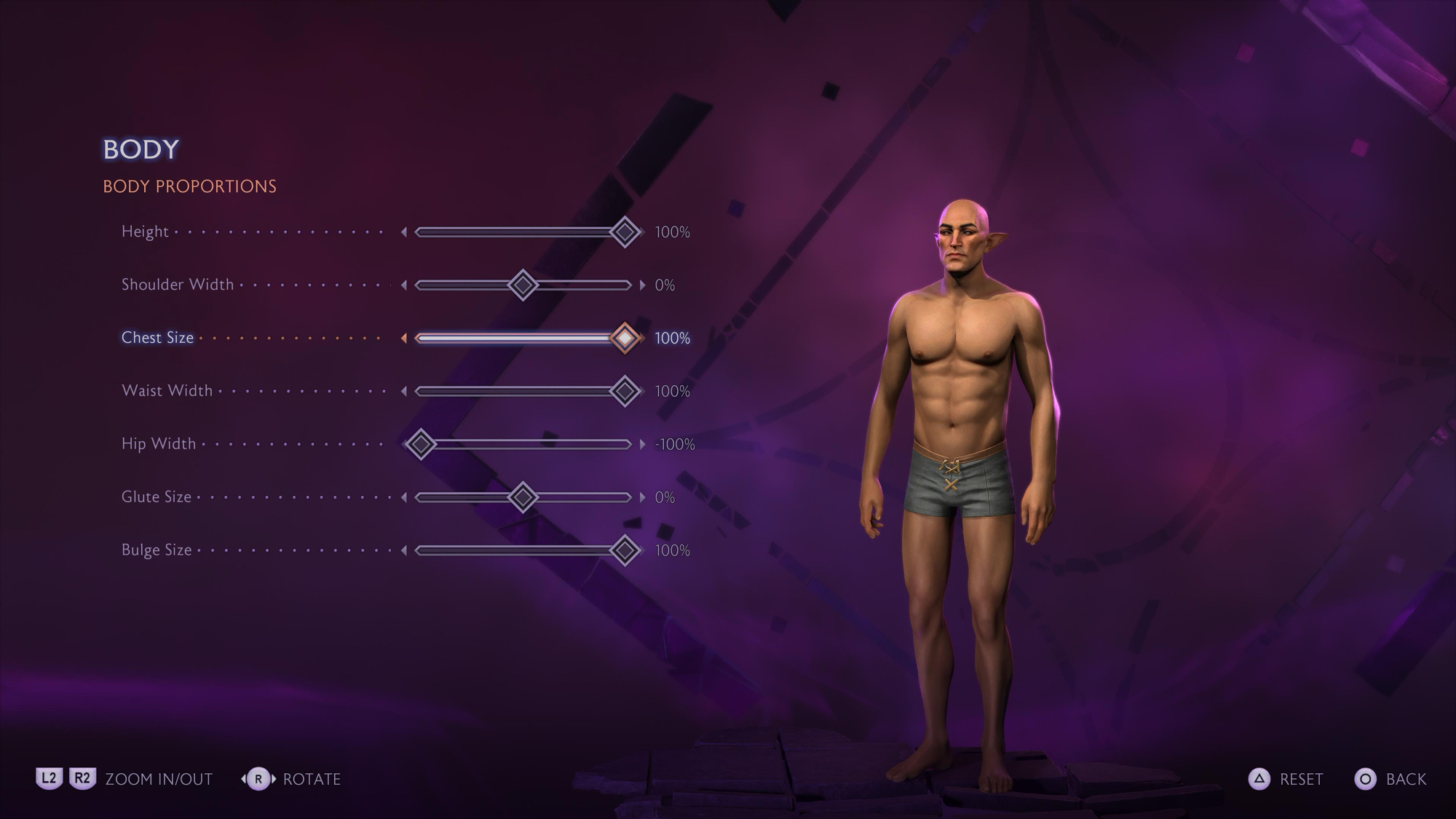
Task: Select the Waist Width row label
Action: pyautogui.click(x=167, y=391)
